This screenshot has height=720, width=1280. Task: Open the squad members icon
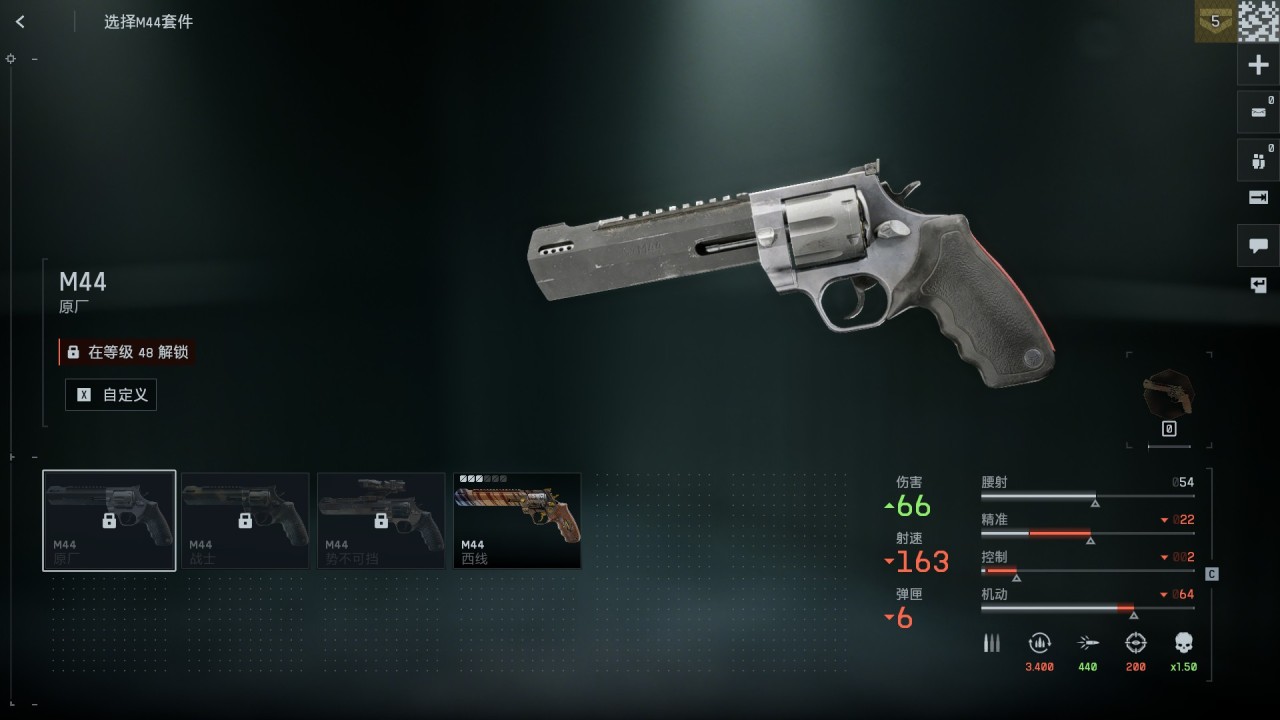(1259, 159)
